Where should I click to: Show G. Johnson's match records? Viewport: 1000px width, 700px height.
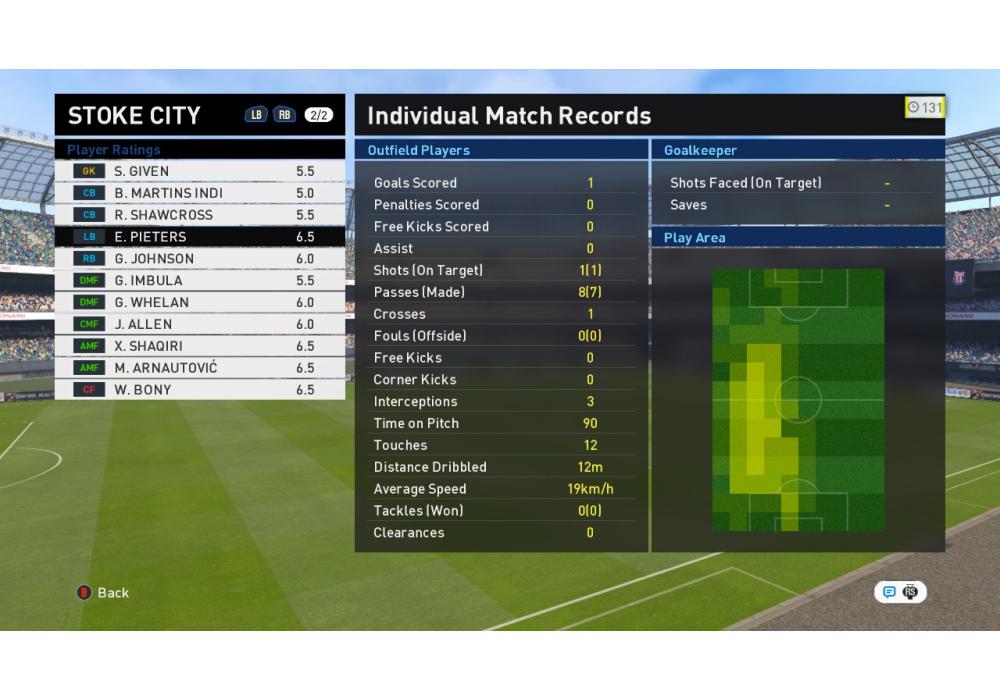200,259
